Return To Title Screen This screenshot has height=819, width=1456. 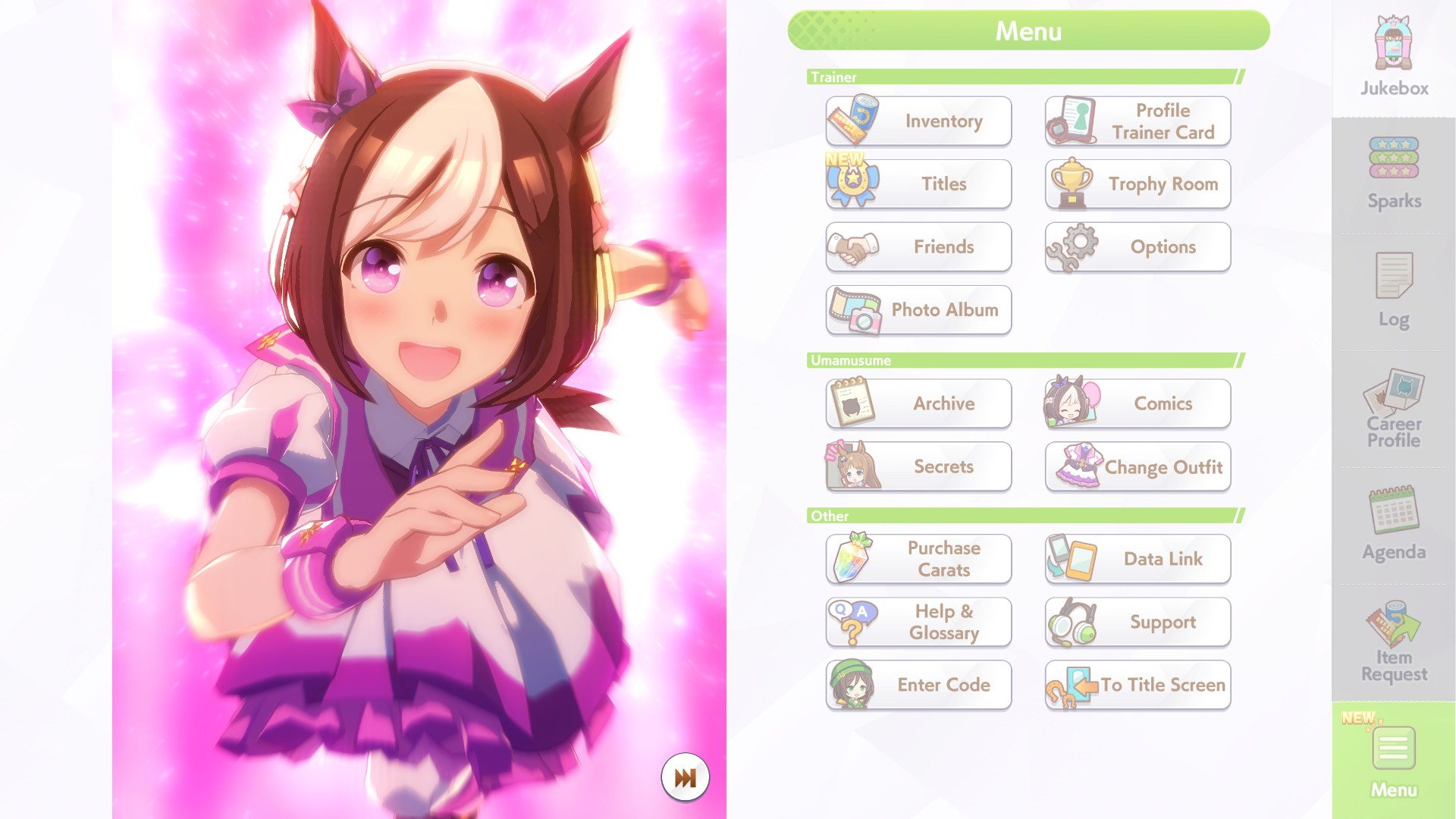coord(1137,685)
